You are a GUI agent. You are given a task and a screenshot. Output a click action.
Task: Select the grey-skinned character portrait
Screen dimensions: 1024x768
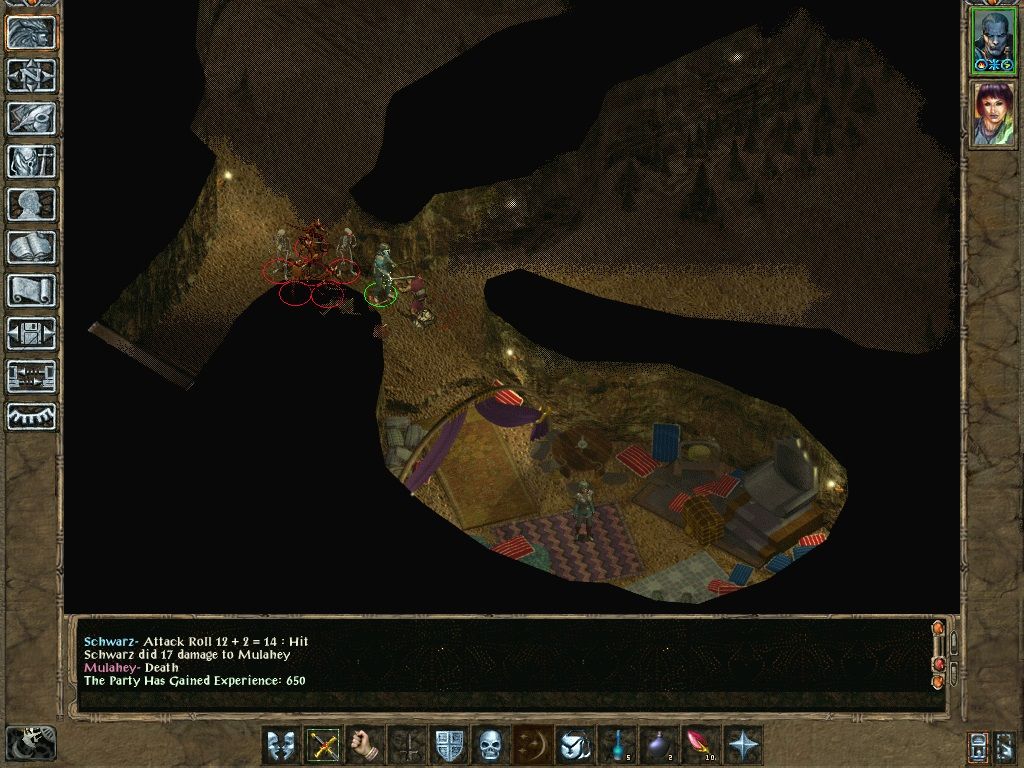[x=994, y=41]
